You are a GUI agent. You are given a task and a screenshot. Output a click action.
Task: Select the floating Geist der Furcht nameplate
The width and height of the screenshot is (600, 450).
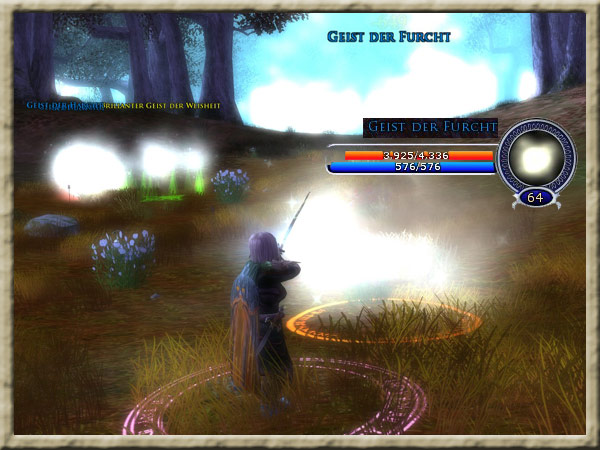(x=389, y=37)
